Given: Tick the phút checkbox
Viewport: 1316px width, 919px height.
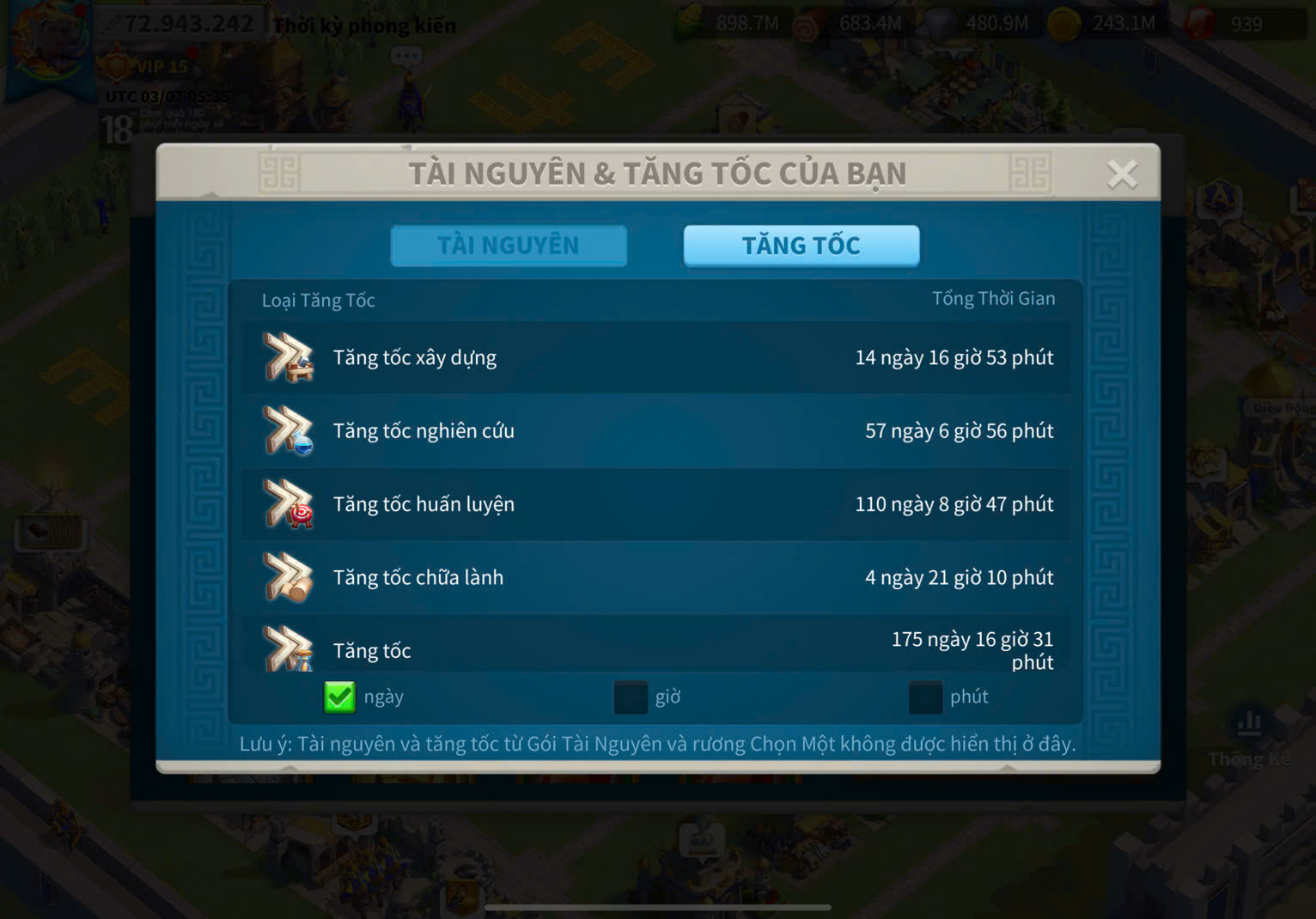Looking at the screenshot, I should click(x=925, y=697).
